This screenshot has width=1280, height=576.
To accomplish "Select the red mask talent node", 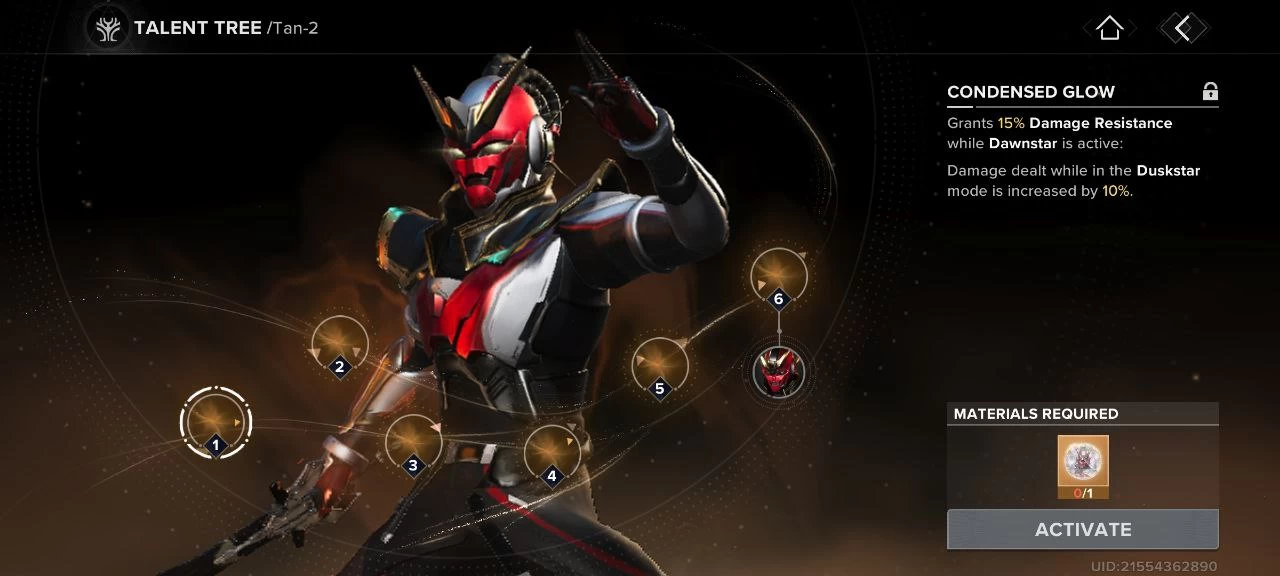I will [778, 371].
